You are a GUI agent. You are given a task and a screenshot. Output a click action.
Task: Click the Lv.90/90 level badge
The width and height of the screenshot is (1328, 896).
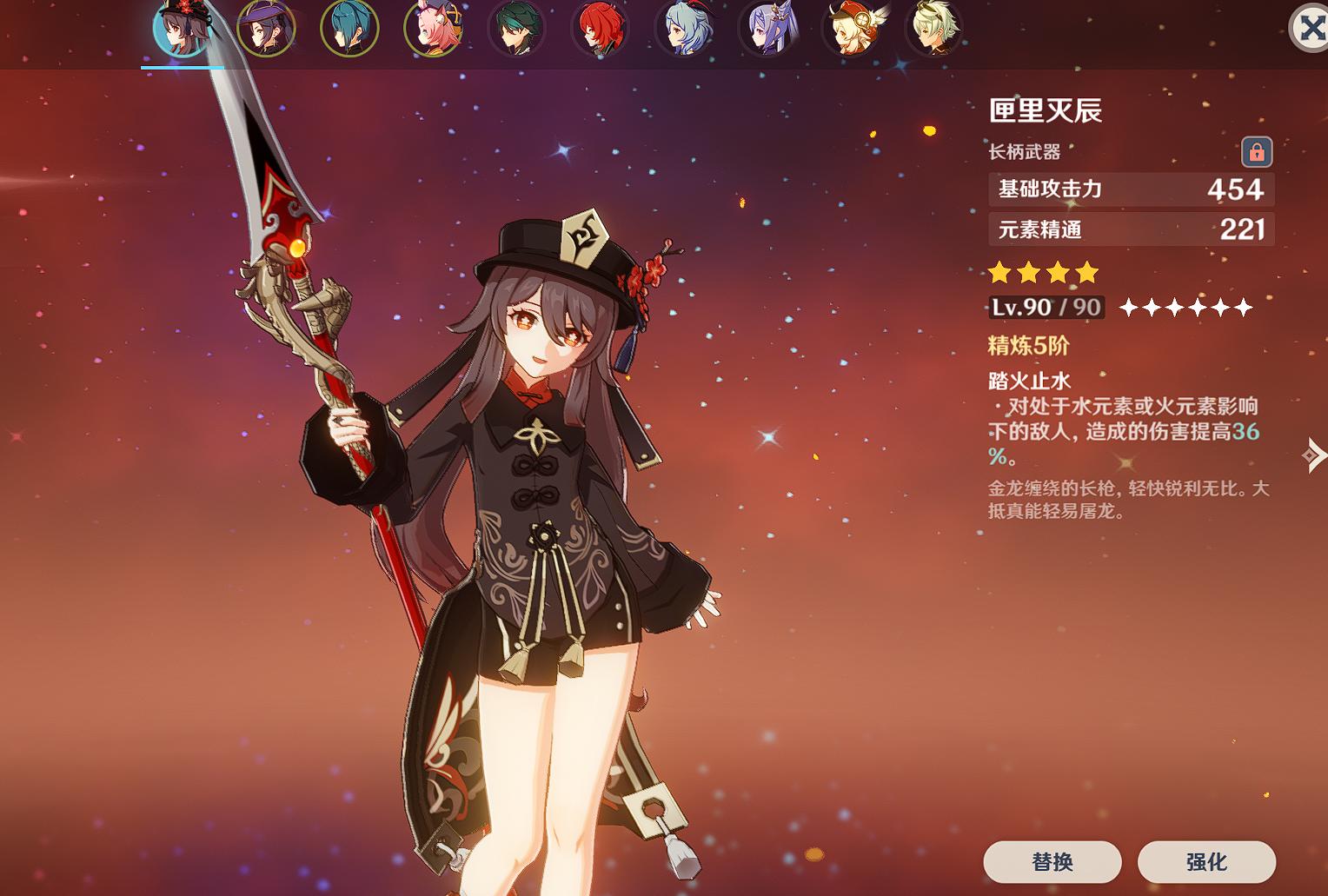[x=1045, y=307]
